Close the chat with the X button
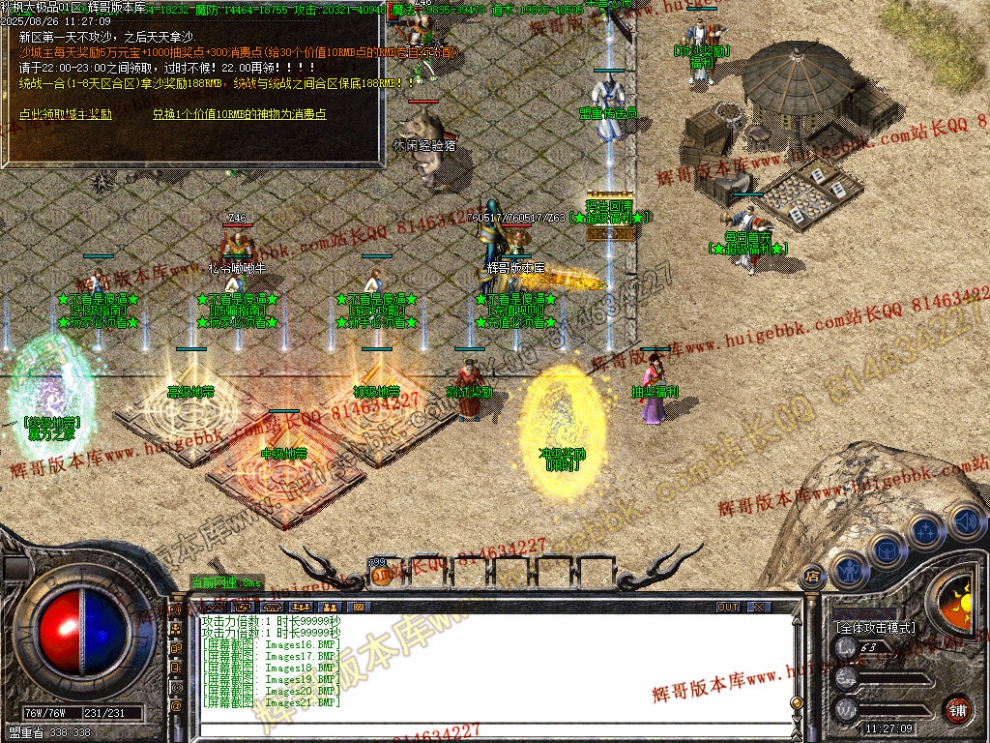The width and height of the screenshot is (990, 743). [759, 607]
